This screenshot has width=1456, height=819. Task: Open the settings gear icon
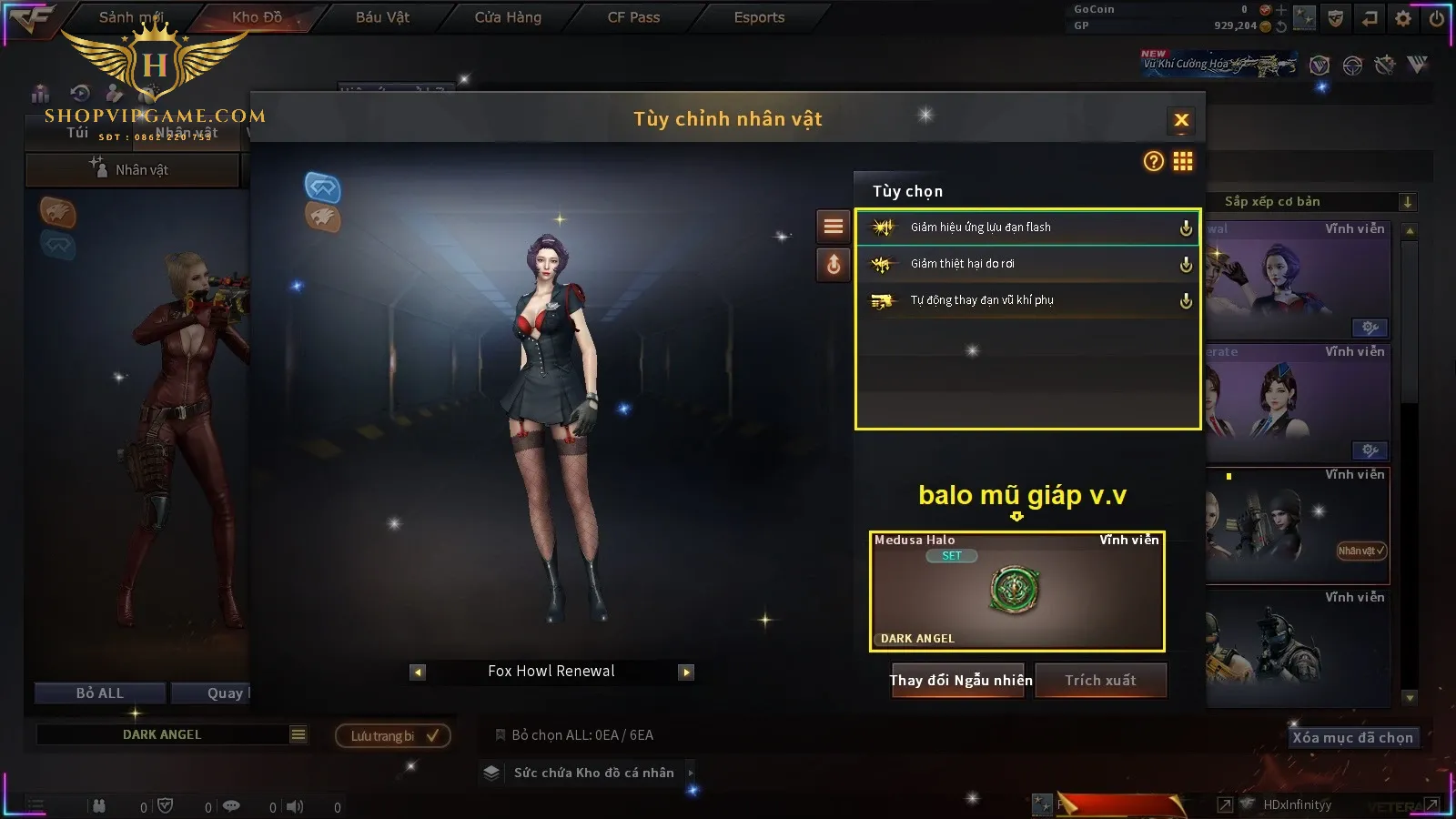point(1403,18)
